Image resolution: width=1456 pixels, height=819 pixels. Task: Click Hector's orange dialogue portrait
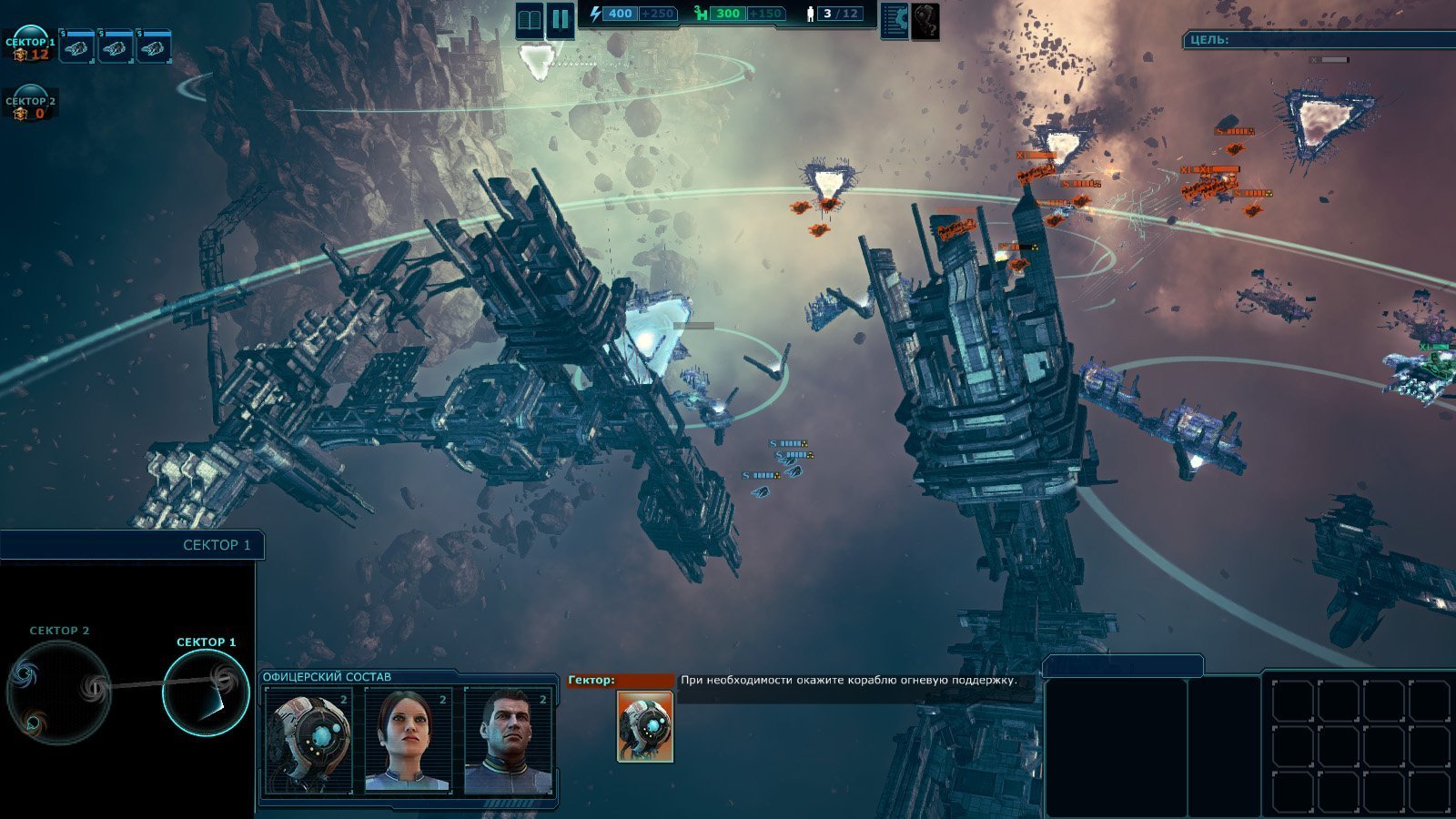click(644, 725)
